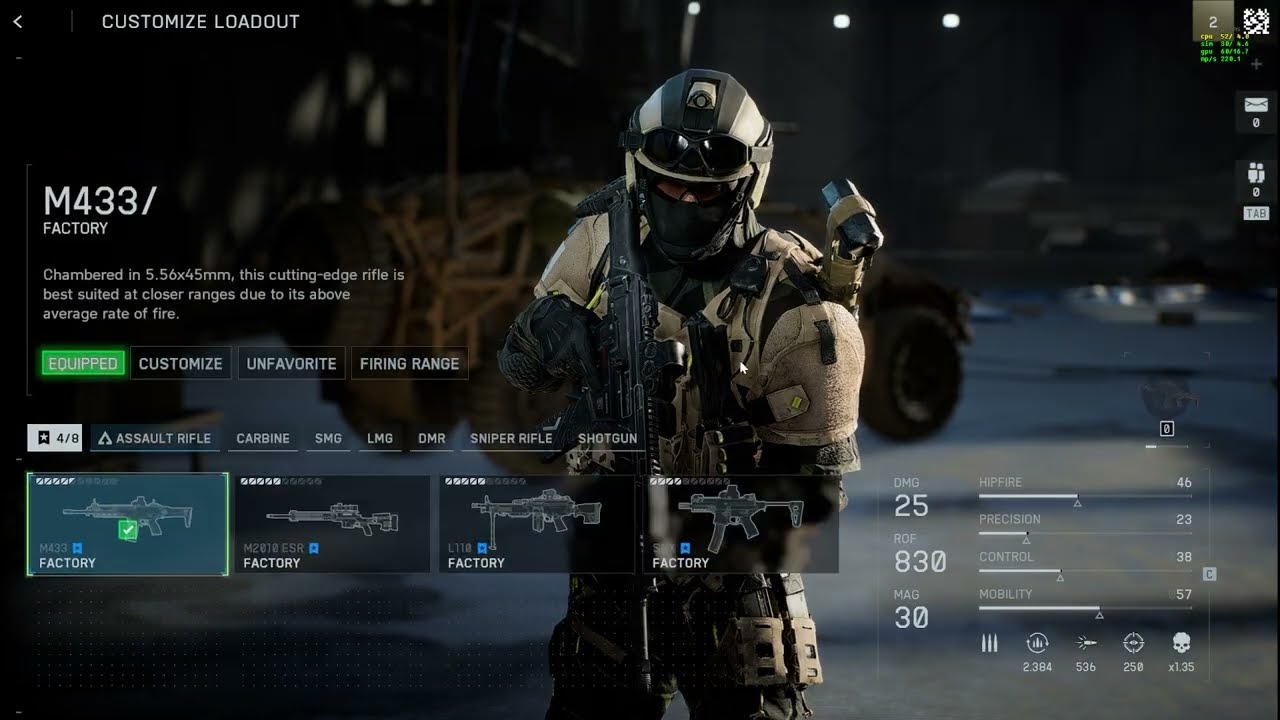Unfavorite the M433 rifle
The height and width of the screenshot is (720, 1280).
coord(291,363)
